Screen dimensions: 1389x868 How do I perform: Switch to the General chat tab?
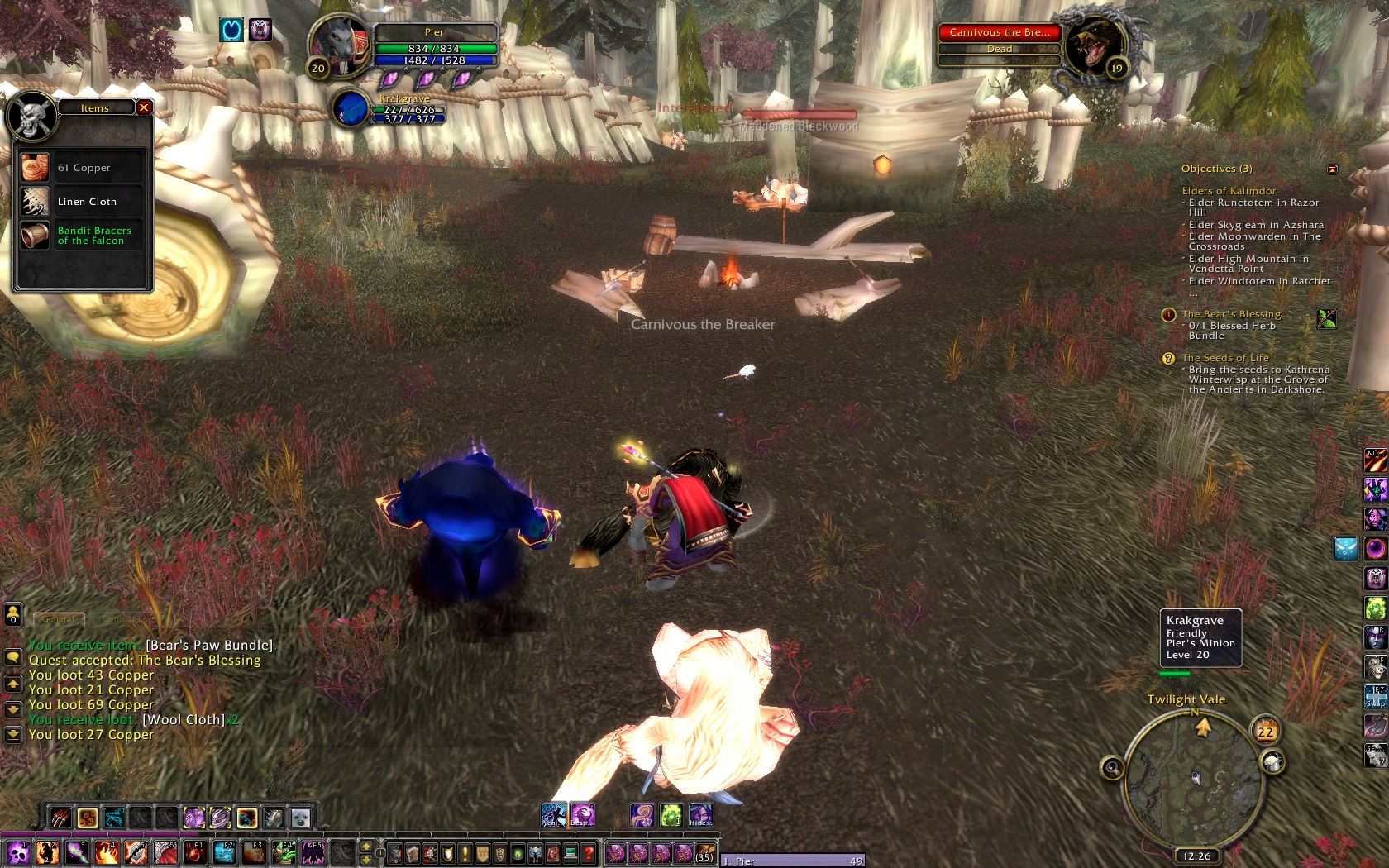(59, 618)
